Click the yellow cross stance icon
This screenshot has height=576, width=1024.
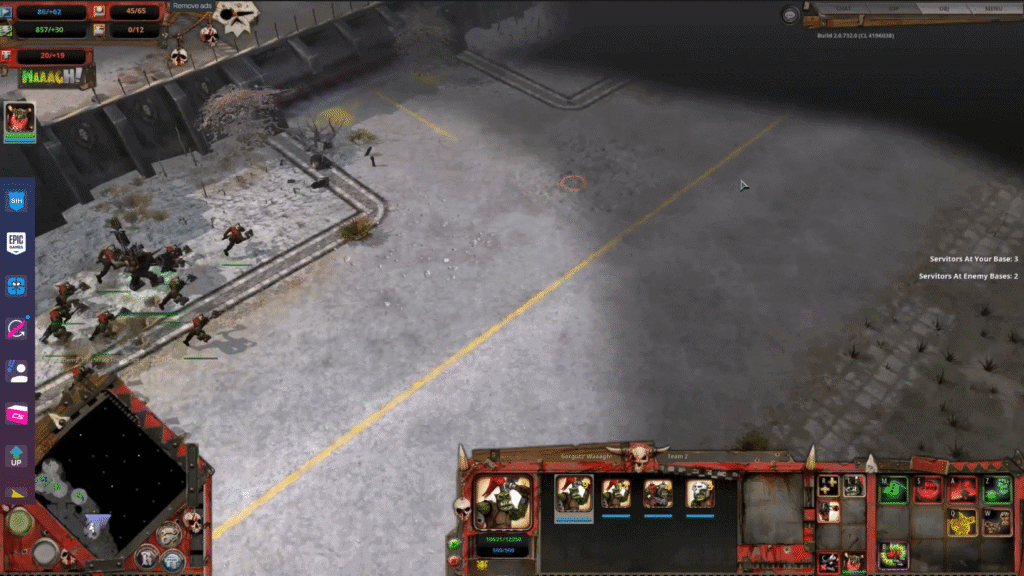pyautogui.click(x=828, y=487)
